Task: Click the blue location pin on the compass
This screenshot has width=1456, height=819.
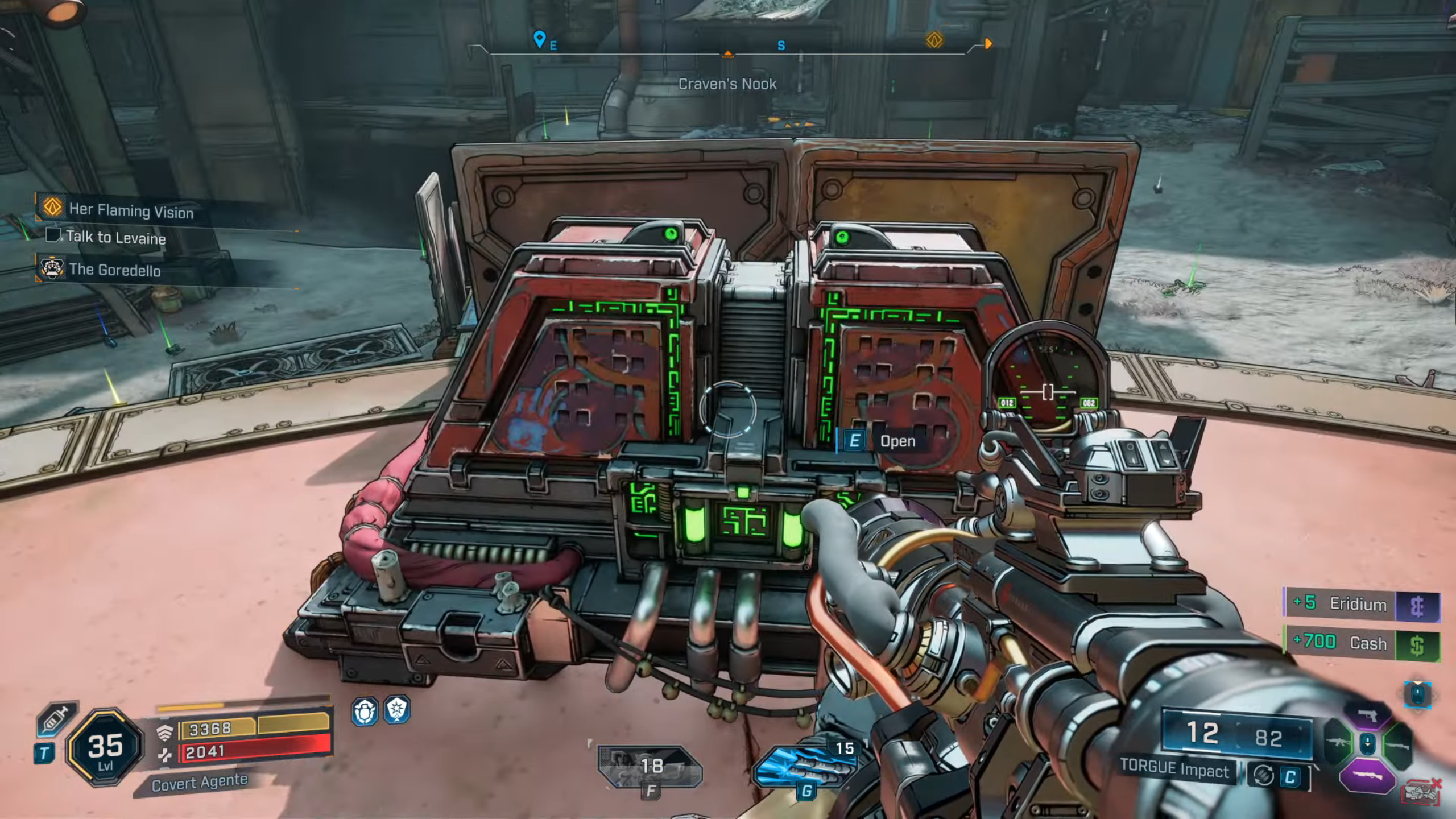Action: 539,39
